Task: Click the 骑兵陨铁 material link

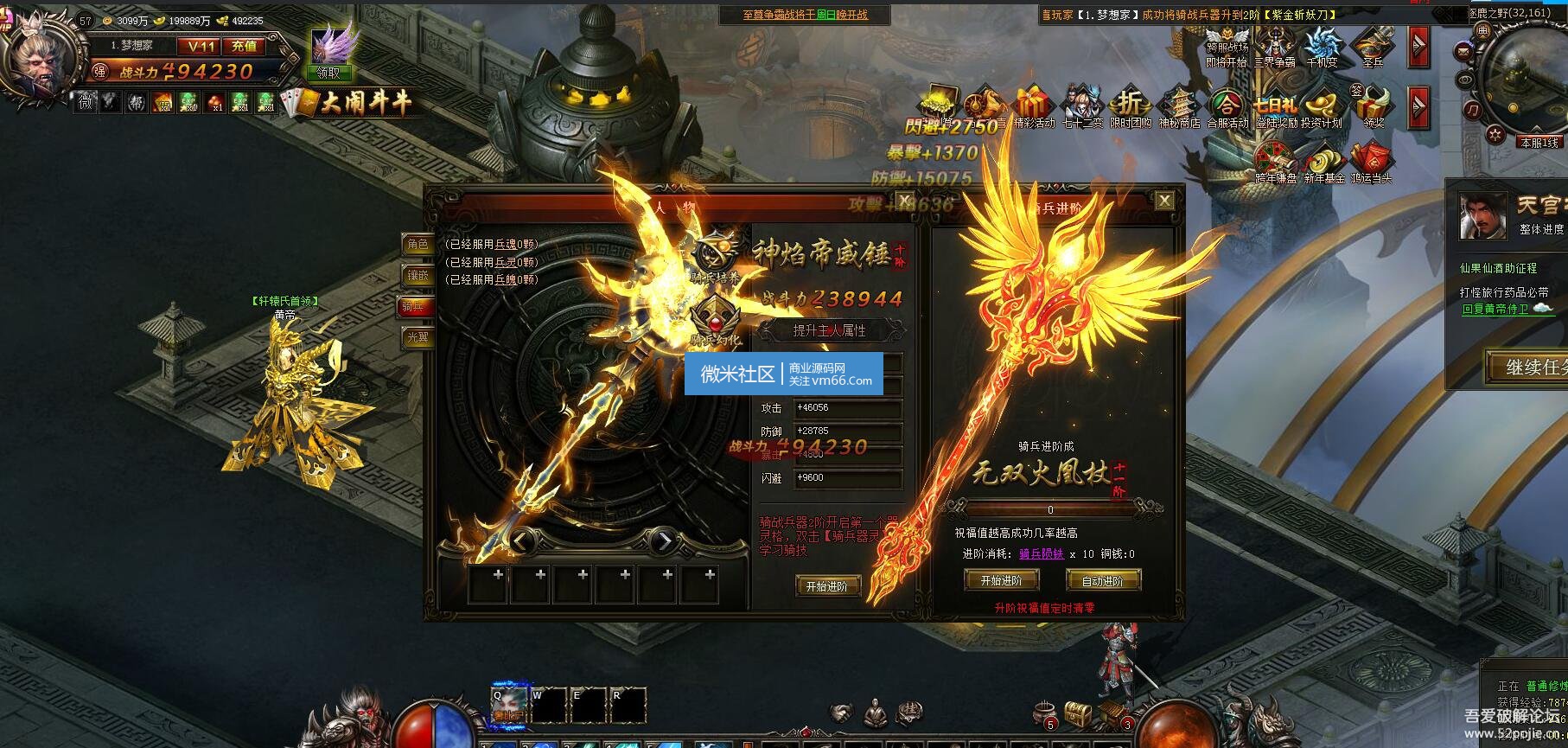Action: pyautogui.click(x=1041, y=554)
